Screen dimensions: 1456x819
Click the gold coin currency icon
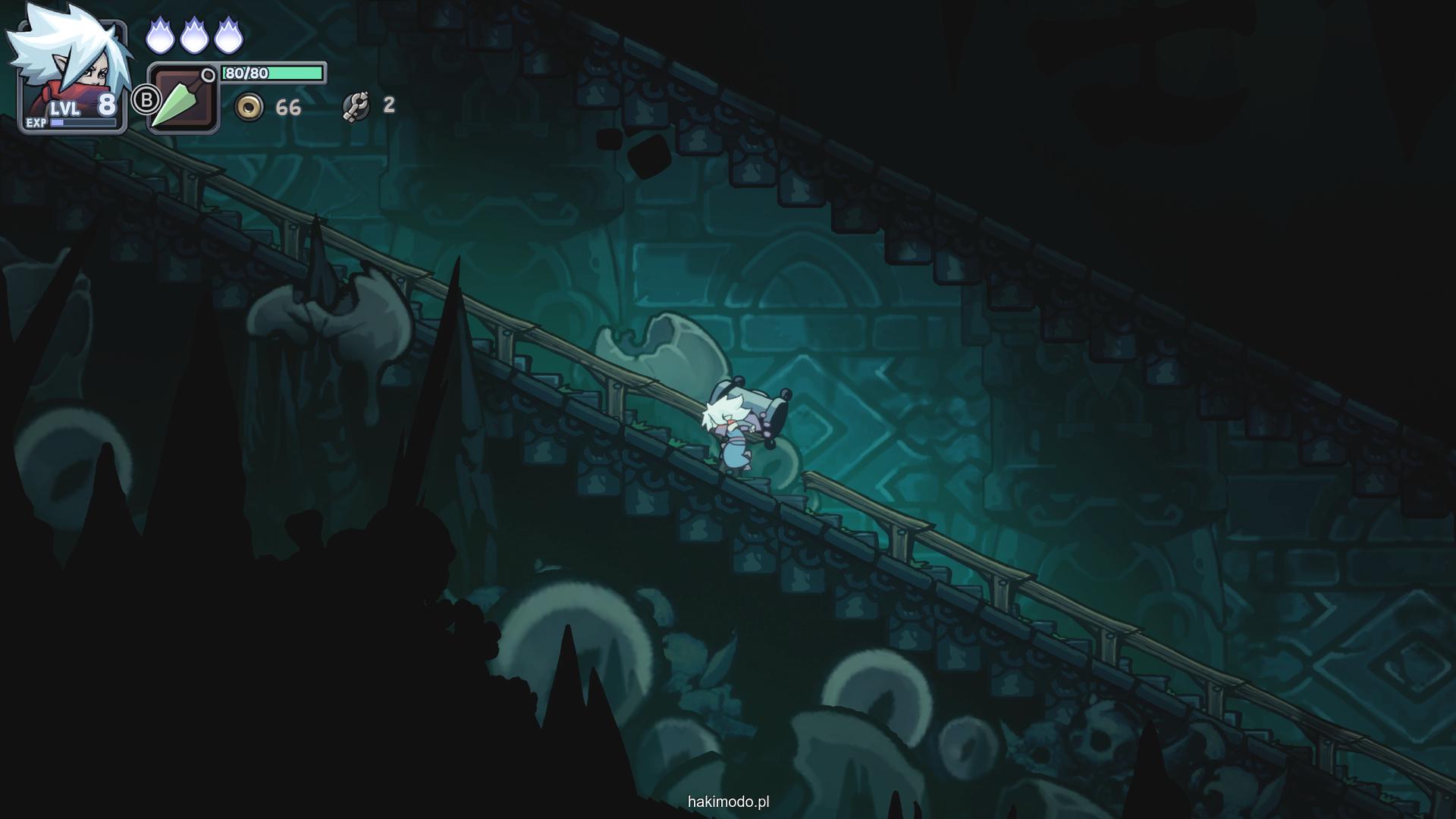click(249, 108)
